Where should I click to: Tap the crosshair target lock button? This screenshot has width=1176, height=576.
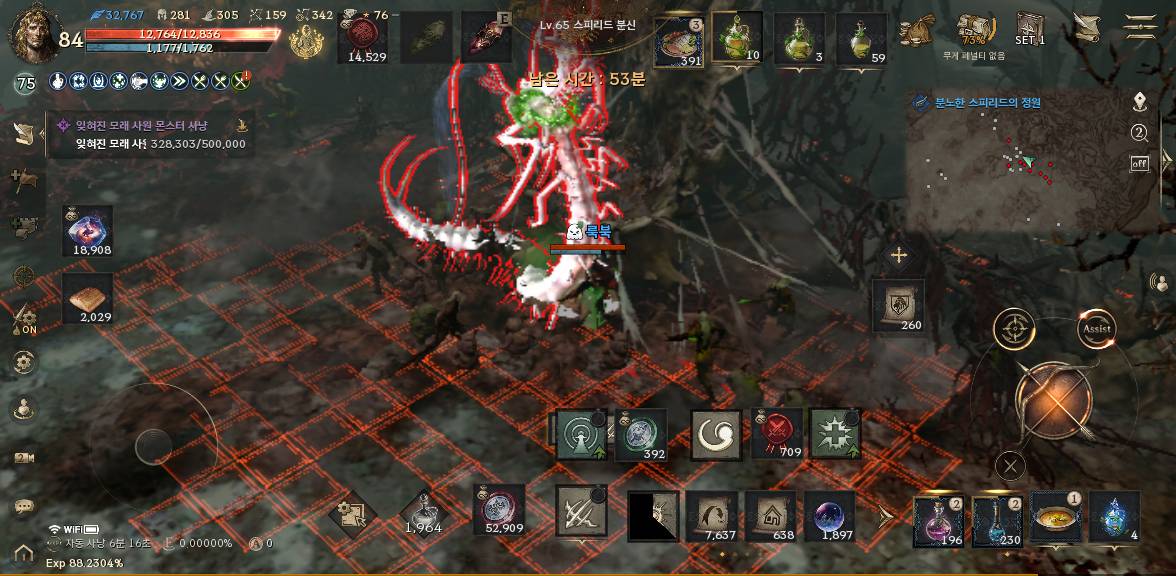click(x=1014, y=328)
